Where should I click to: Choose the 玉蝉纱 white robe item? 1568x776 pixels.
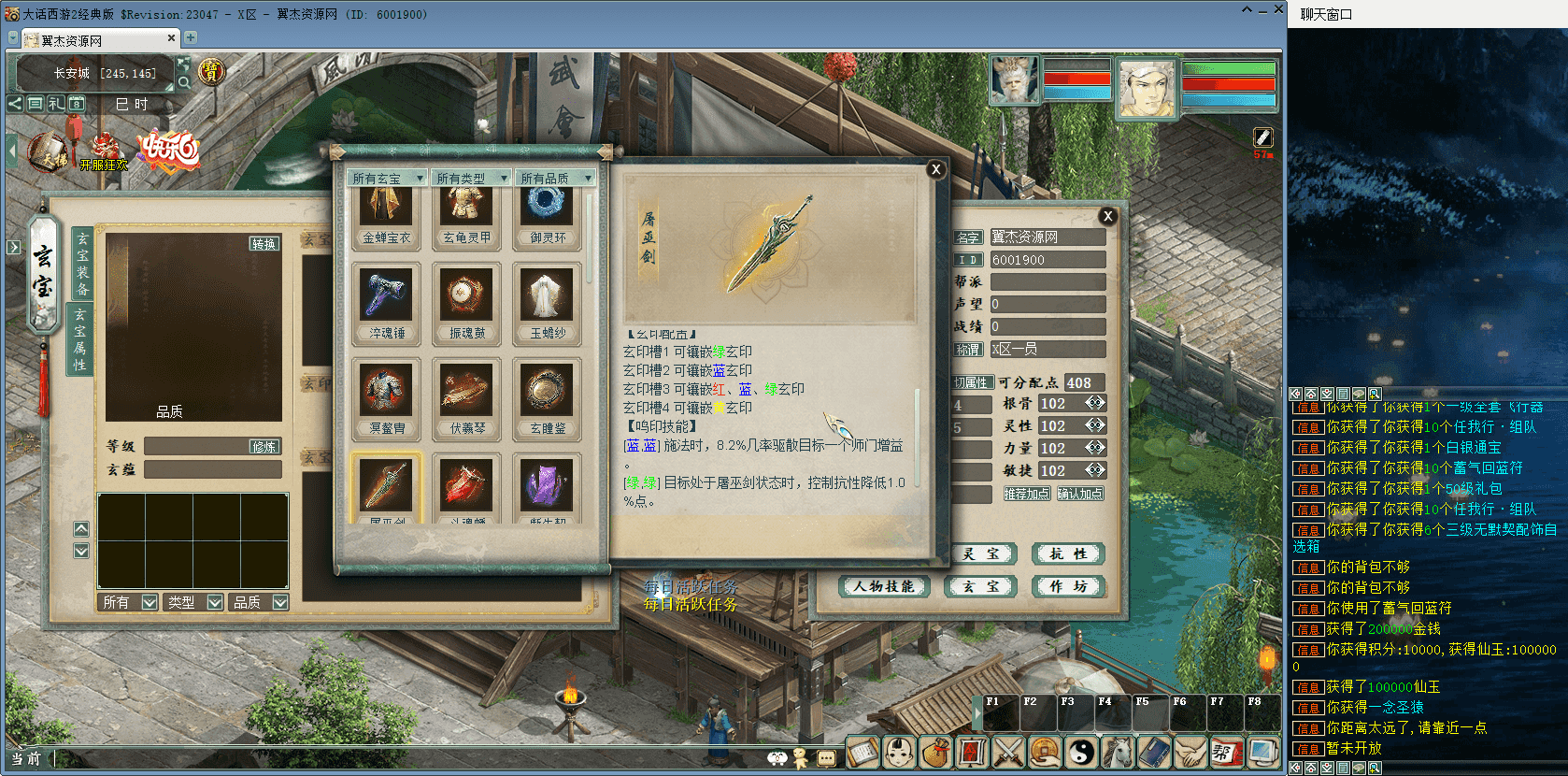[x=548, y=301]
